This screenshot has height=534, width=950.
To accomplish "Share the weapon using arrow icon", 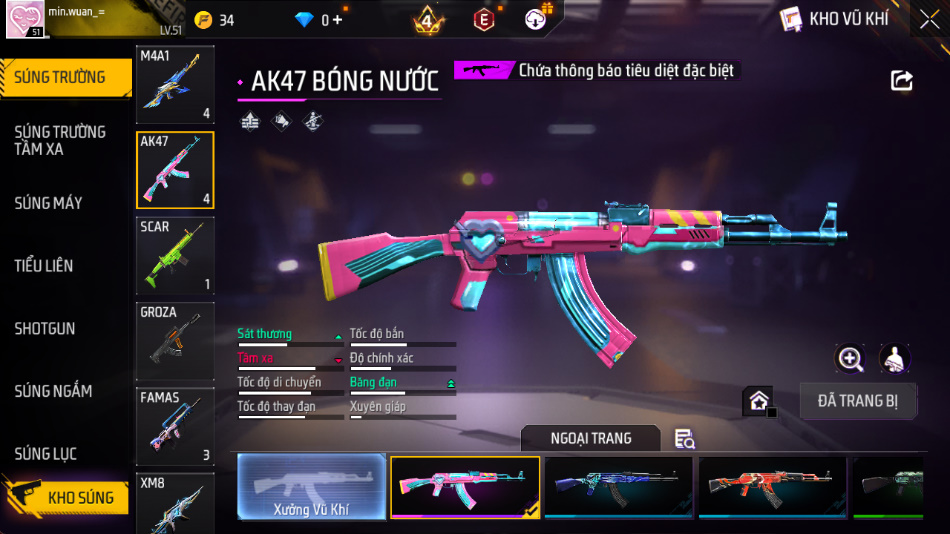I will pyautogui.click(x=902, y=81).
